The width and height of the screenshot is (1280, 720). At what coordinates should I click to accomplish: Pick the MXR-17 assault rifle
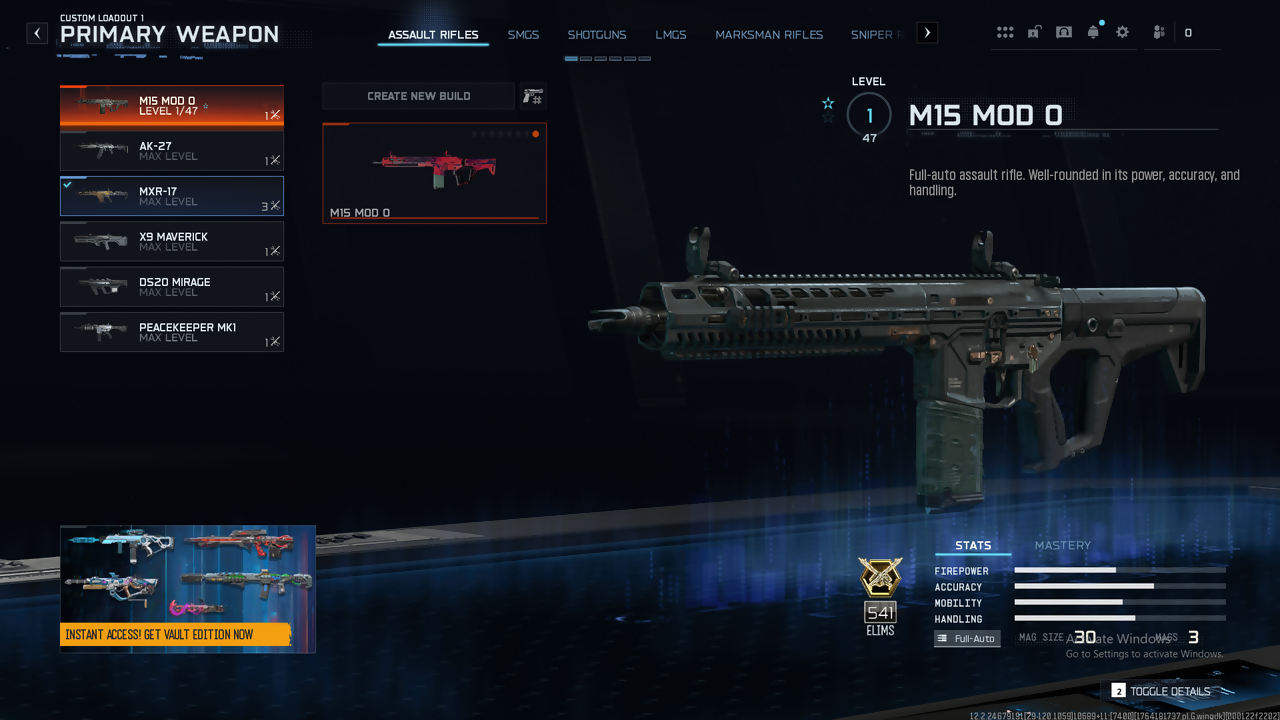point(172,196)
